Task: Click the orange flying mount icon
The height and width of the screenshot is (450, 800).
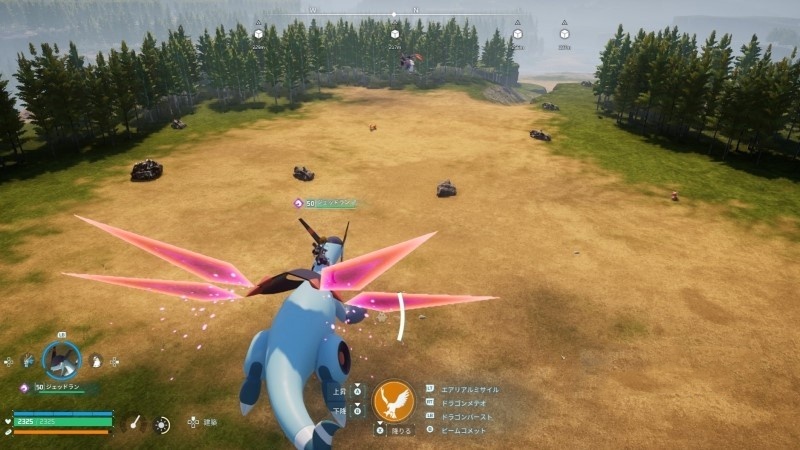Action: [393, 401]
